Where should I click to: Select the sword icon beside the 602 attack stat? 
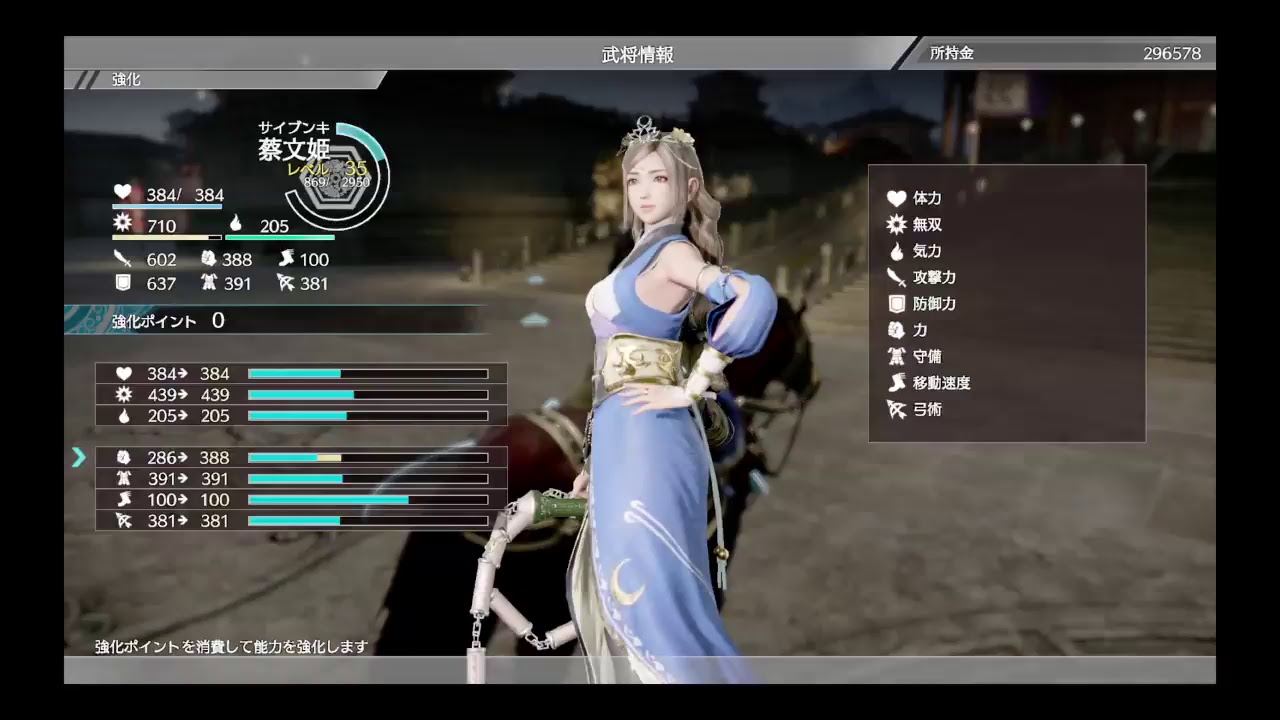click(x=123, y=258)
